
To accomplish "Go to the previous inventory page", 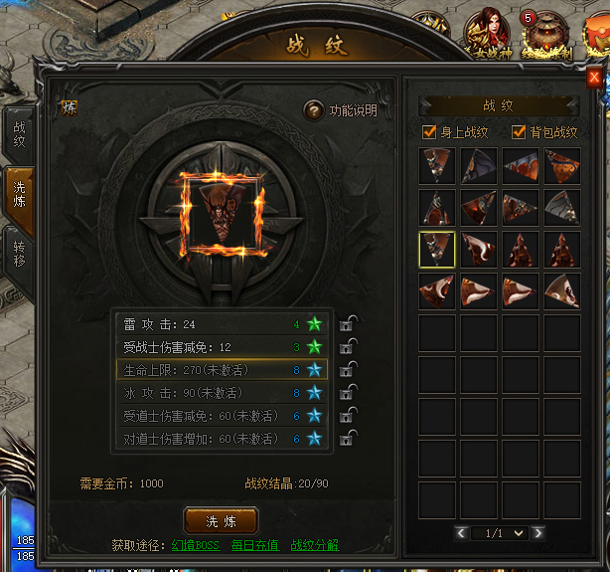I will [461, 533].
